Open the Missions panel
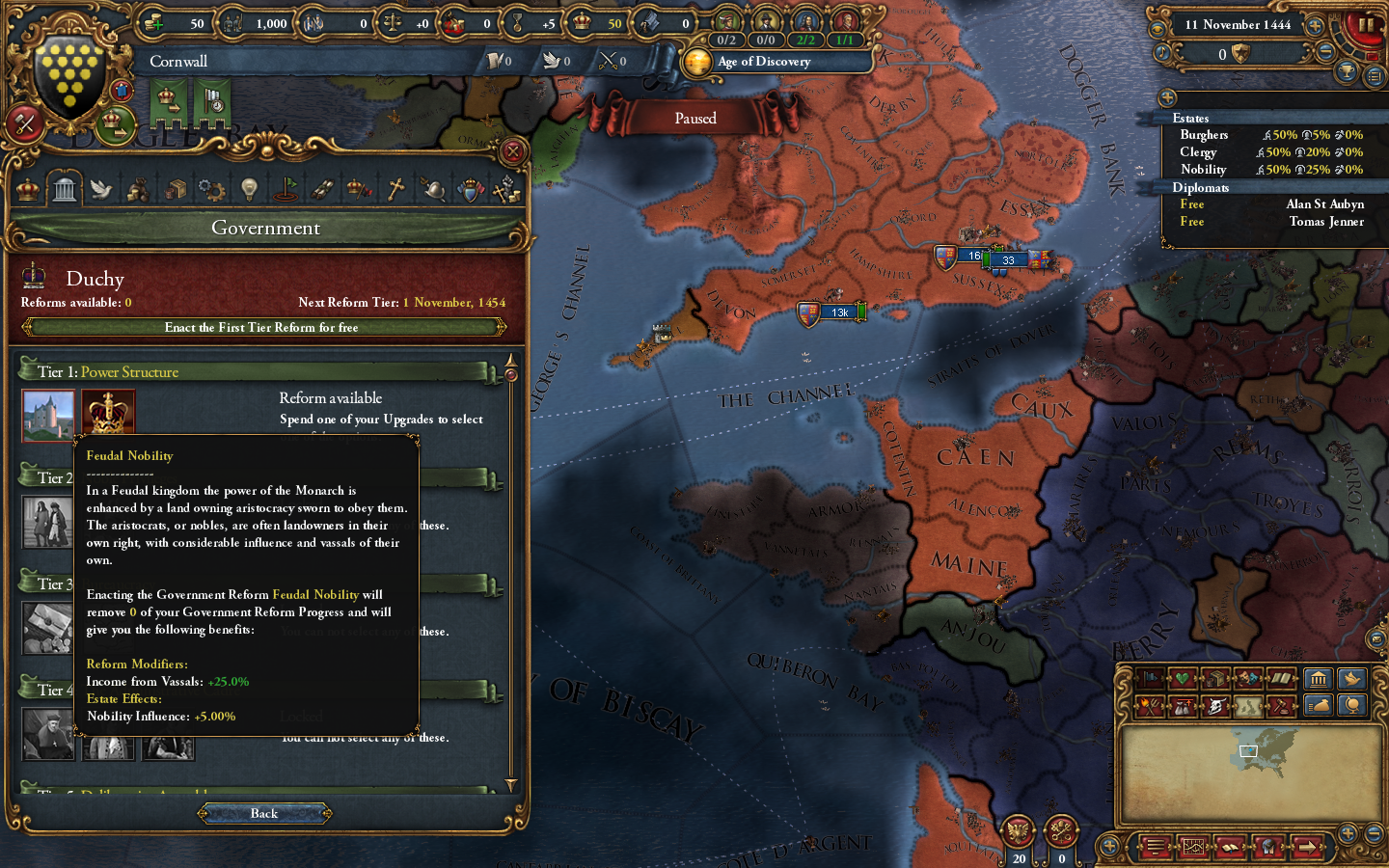Image resolution: width=1389 pixels, height=868 pixels. (286, 188)
